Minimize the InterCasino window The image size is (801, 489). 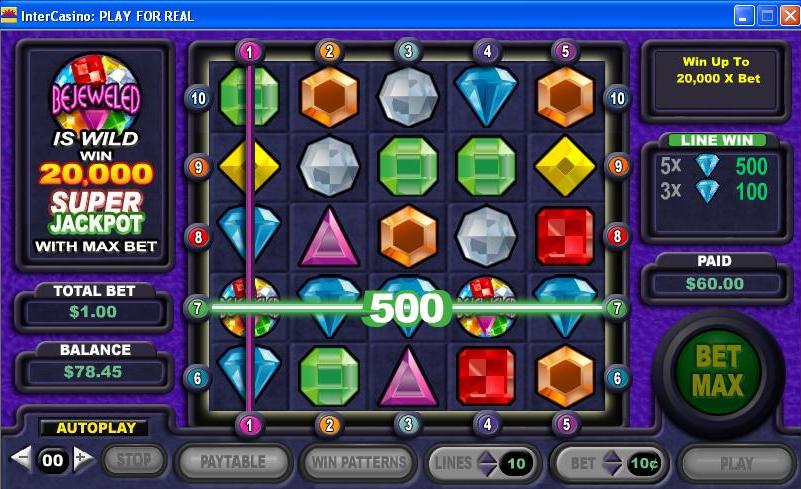(744, 15)
